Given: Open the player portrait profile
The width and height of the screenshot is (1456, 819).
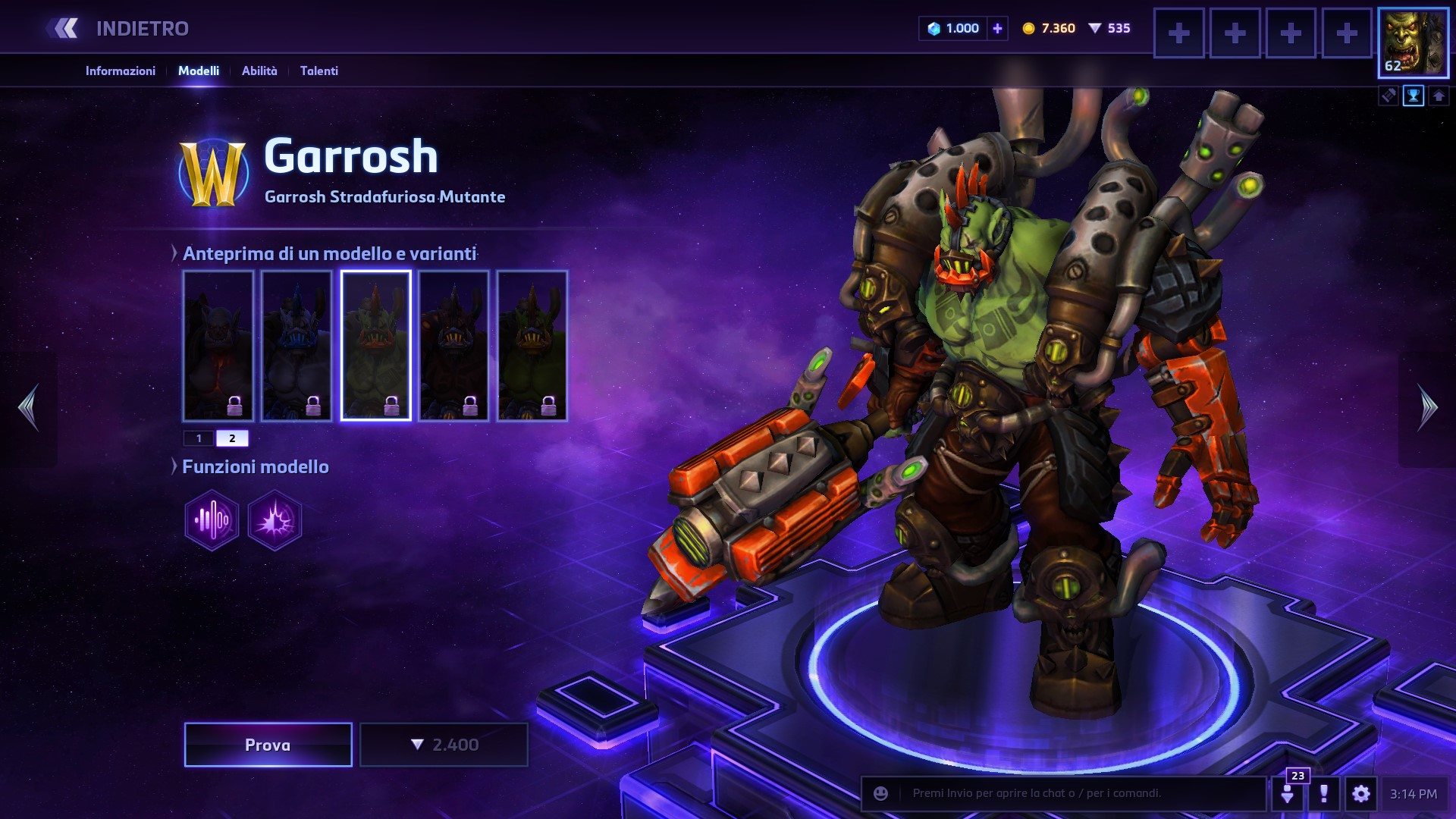Looking at the screenshot, I should (1413, 42).
